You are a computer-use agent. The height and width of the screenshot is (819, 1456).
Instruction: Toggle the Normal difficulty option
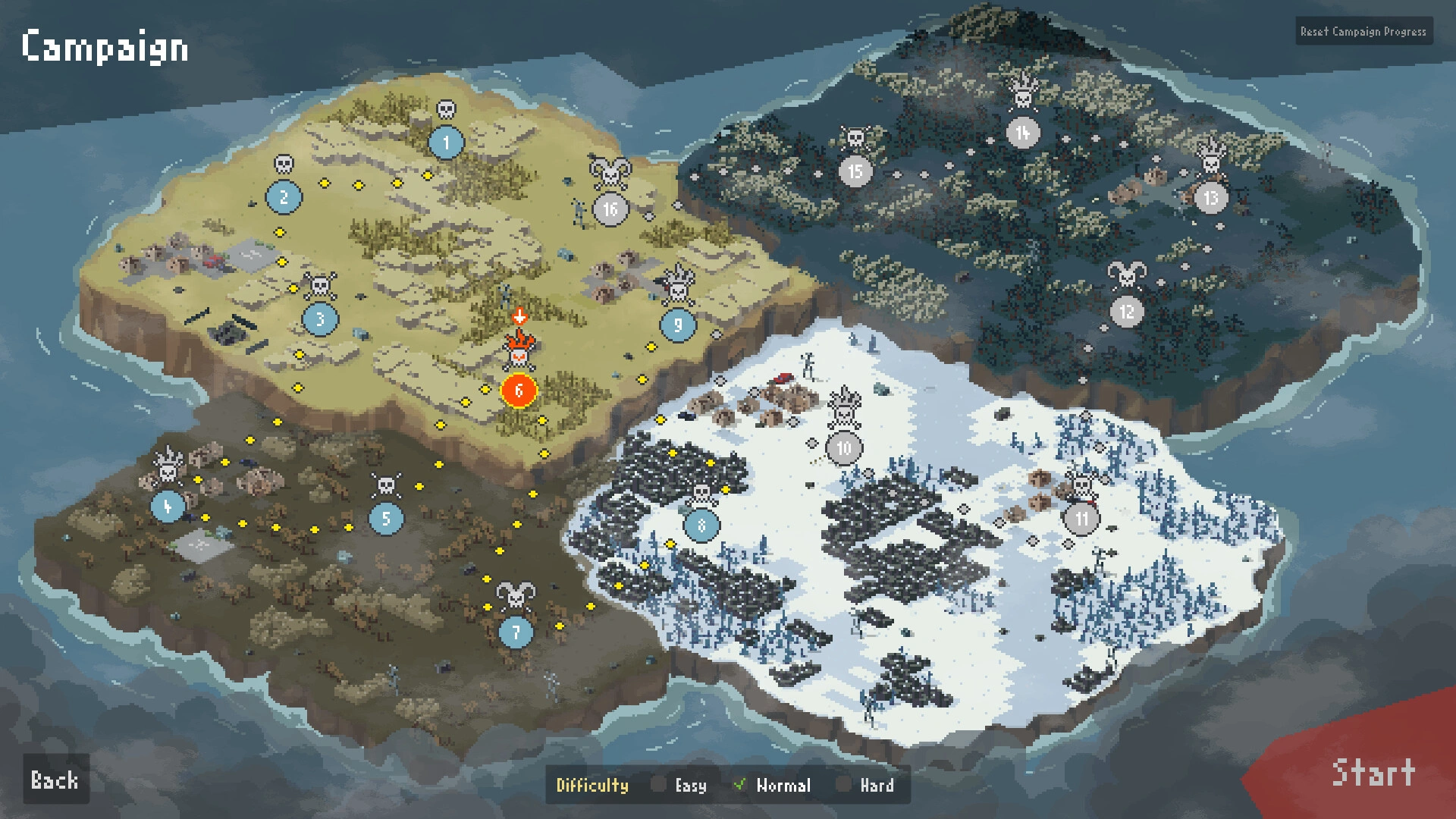740,785
